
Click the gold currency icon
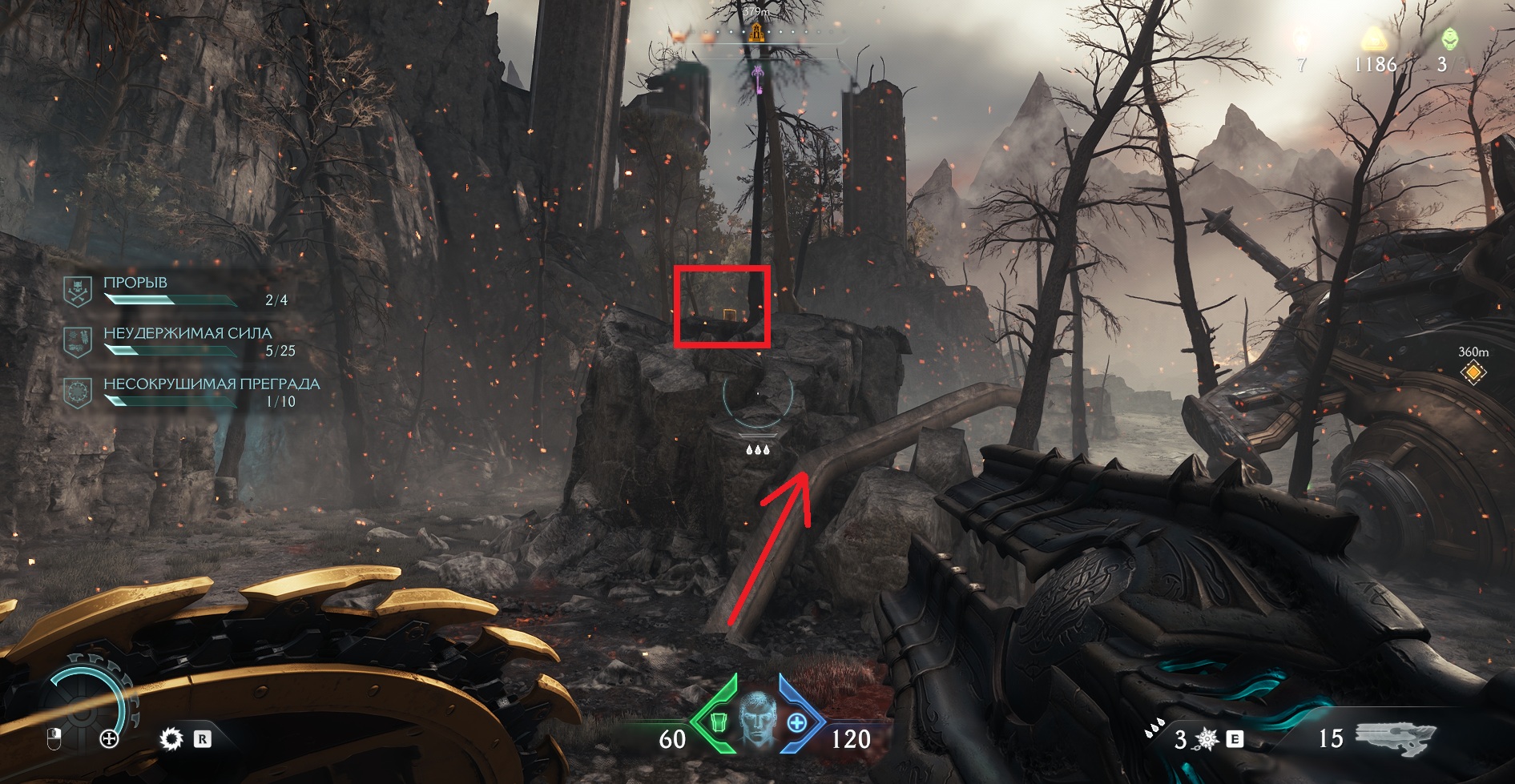point(1375,39)
